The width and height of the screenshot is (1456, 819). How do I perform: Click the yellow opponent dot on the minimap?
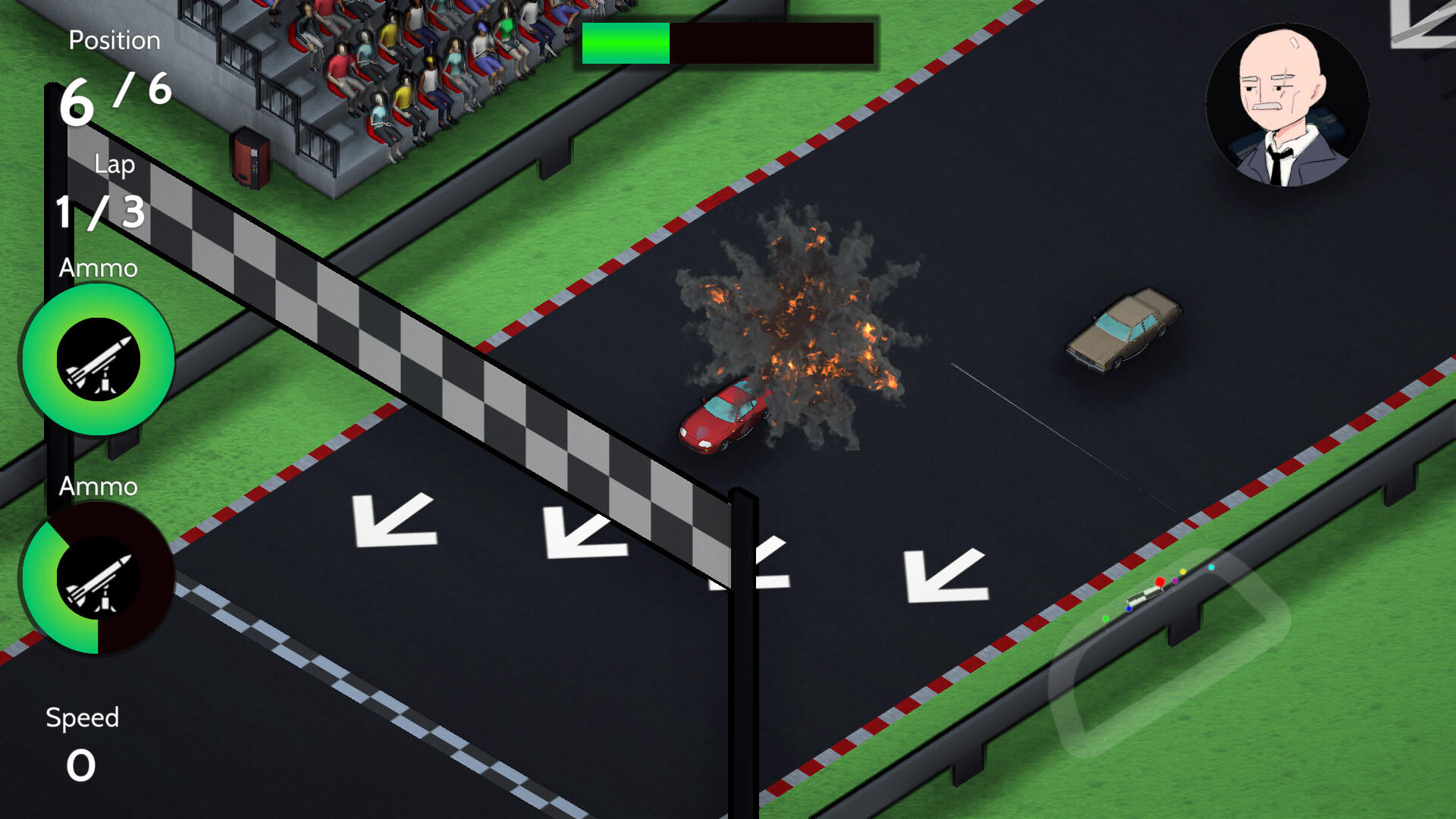point(1183,572)
